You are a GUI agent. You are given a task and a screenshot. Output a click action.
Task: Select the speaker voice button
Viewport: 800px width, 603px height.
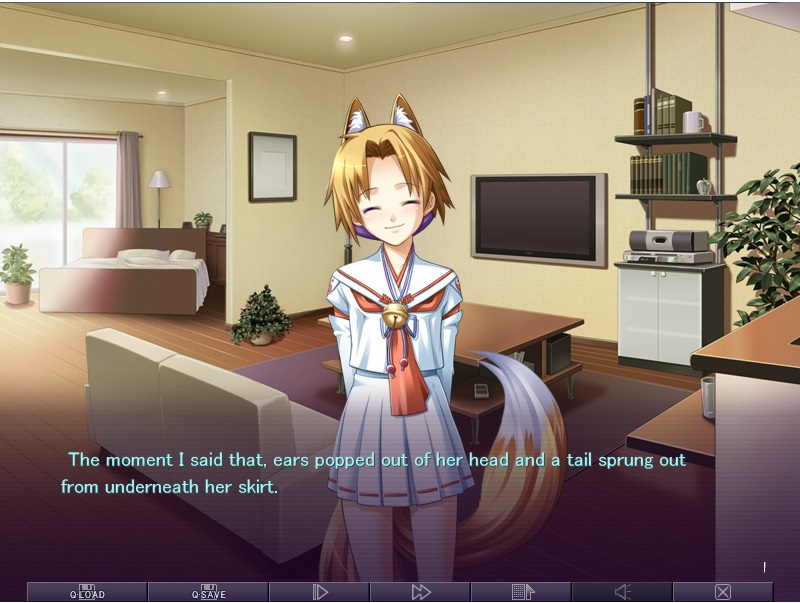[x=622, y=592]
